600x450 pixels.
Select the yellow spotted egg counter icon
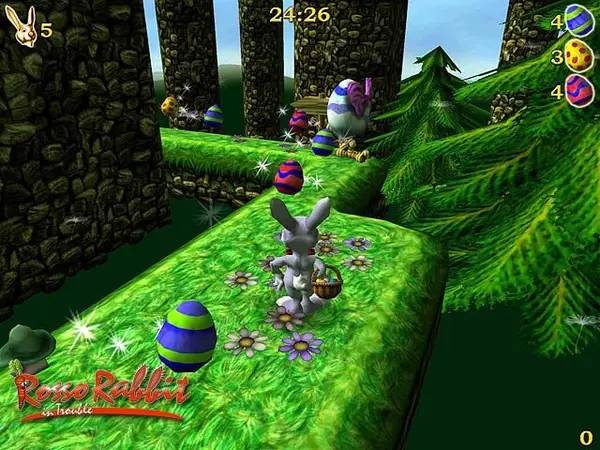(579, 54)
